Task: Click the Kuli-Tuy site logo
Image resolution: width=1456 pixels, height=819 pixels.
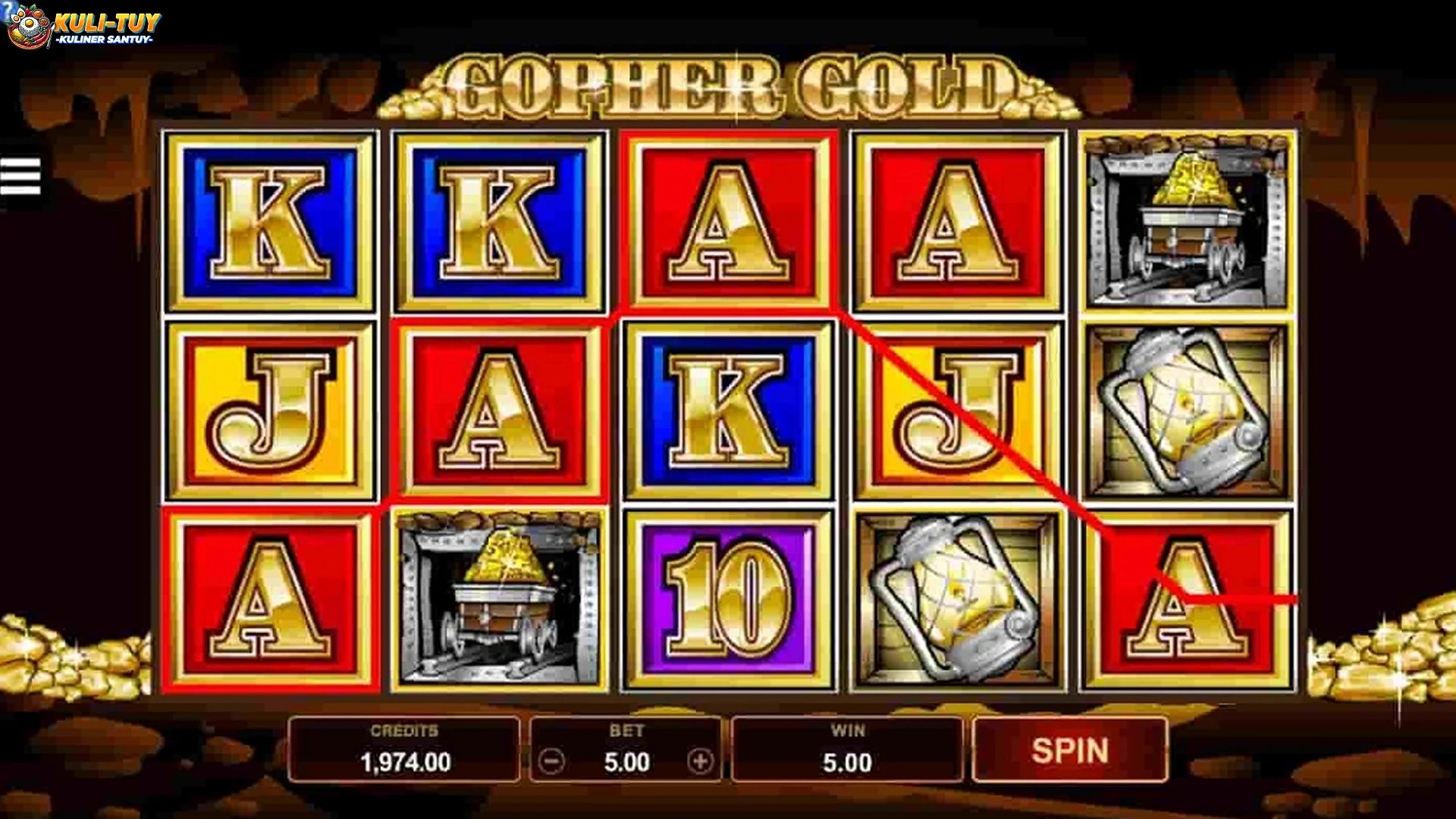Action: tap(83, 25)
